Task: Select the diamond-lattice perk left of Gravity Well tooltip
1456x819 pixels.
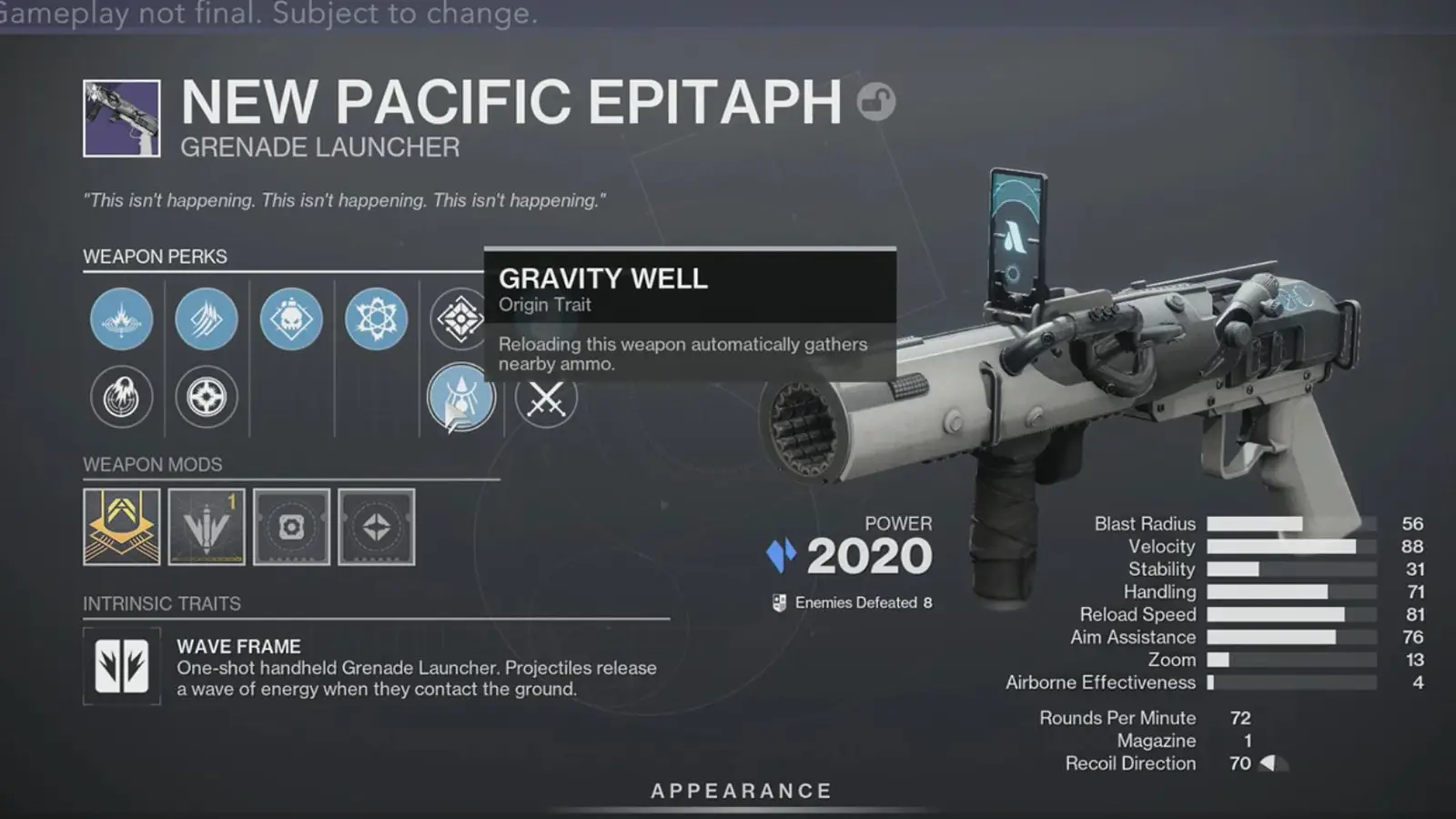Action: point(461,319)
